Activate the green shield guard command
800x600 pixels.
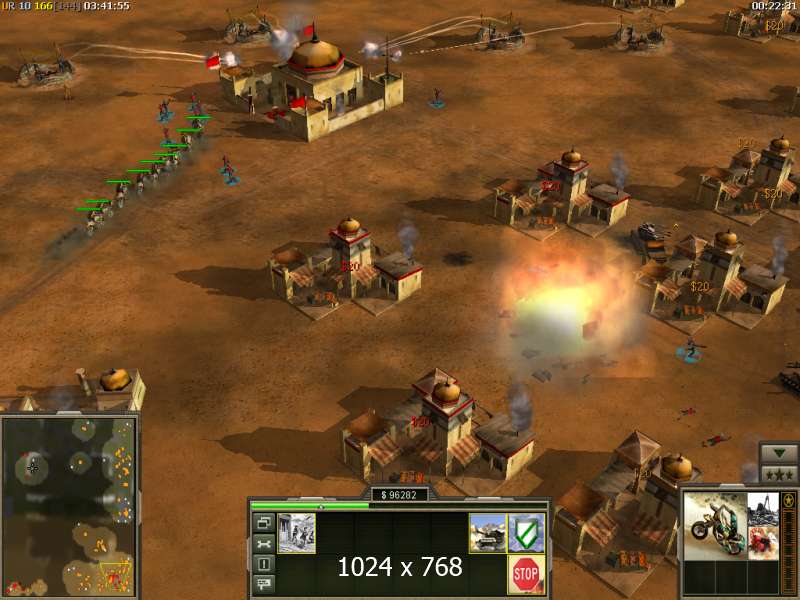pyautogui.click(x=526, y=533)
